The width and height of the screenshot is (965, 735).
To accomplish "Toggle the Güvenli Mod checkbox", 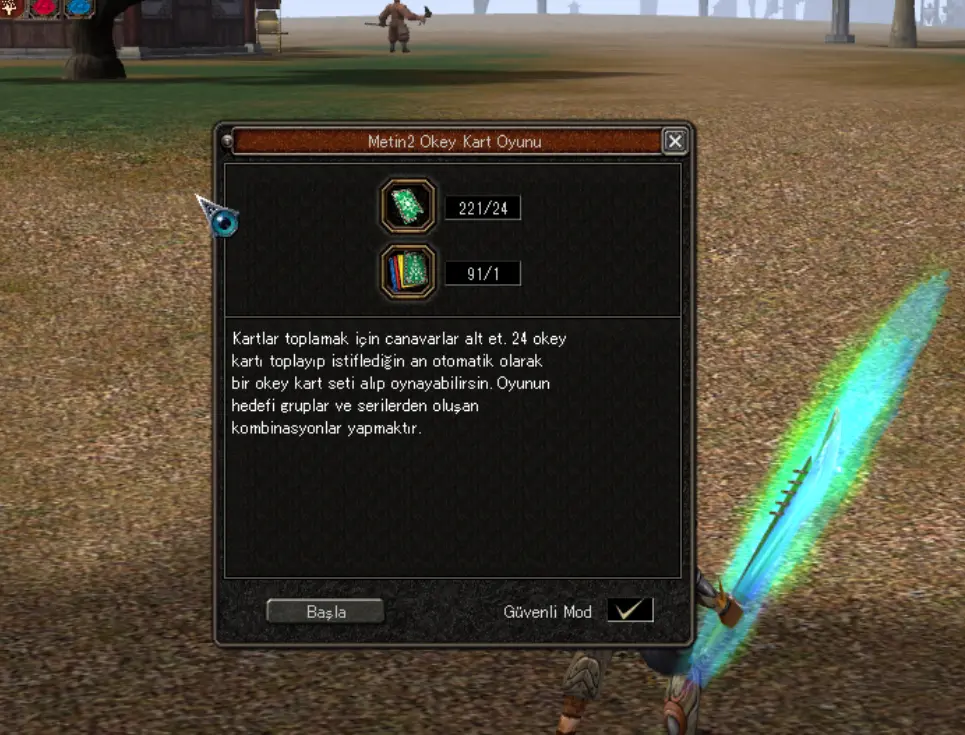I will pos(630,610).
